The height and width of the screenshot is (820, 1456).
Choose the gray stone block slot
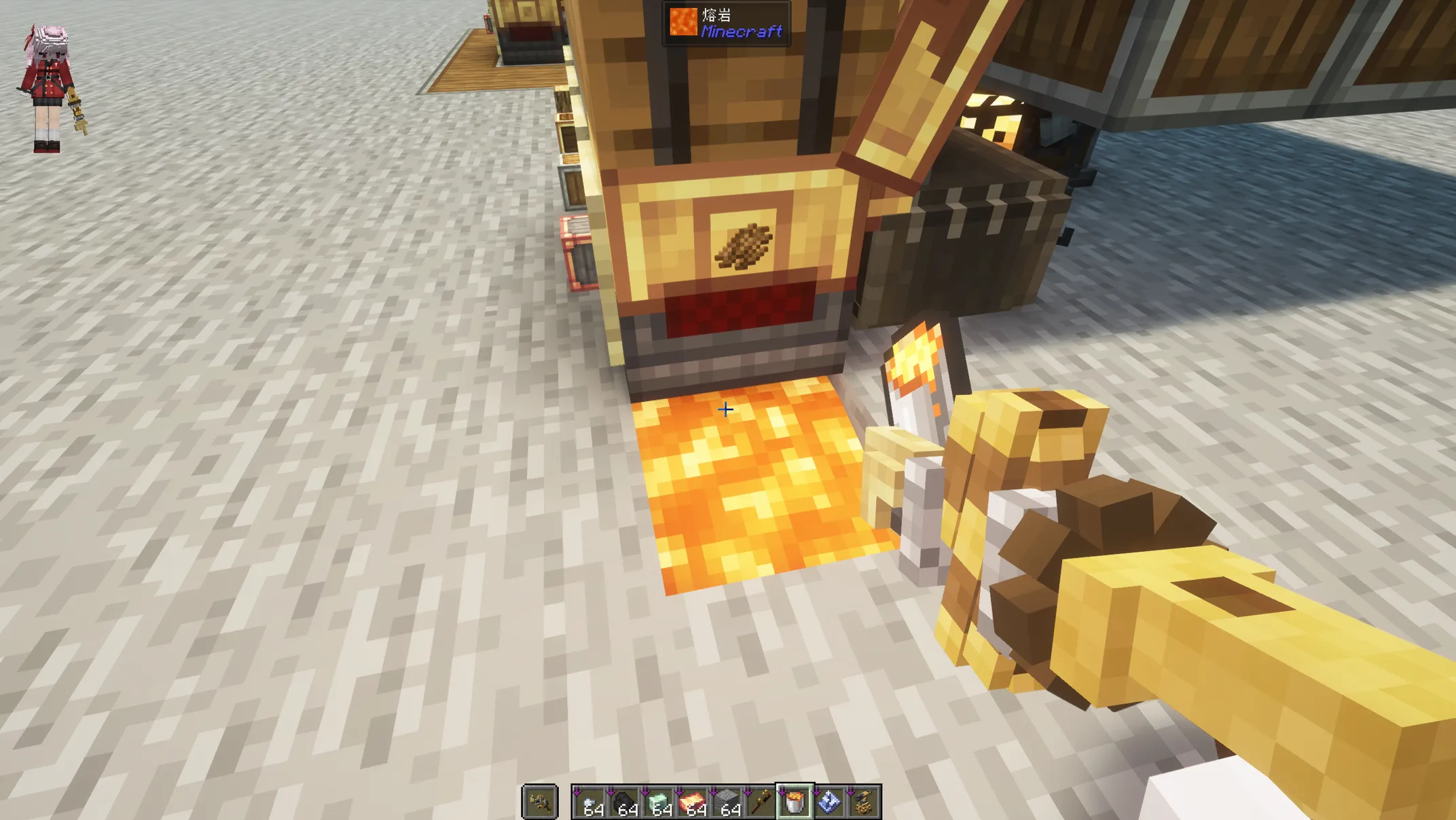tap(727, 802)
